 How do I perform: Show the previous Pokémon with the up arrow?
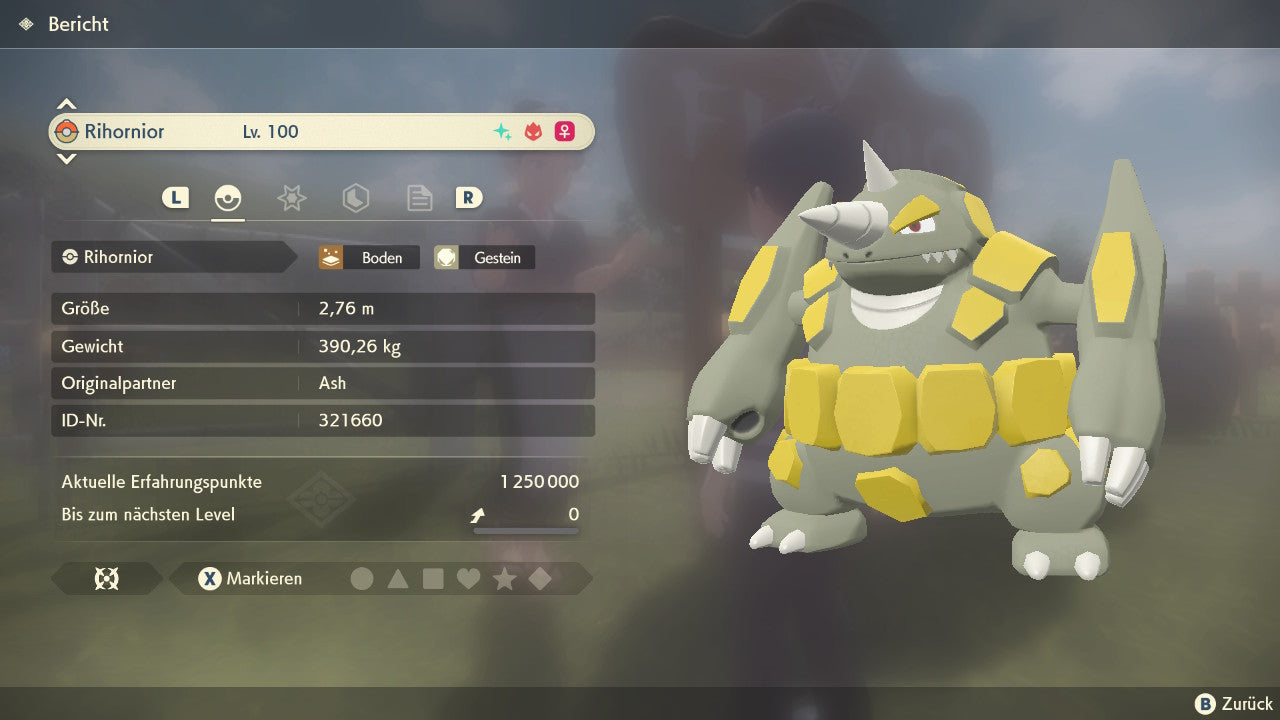click(x=66, y=104)
